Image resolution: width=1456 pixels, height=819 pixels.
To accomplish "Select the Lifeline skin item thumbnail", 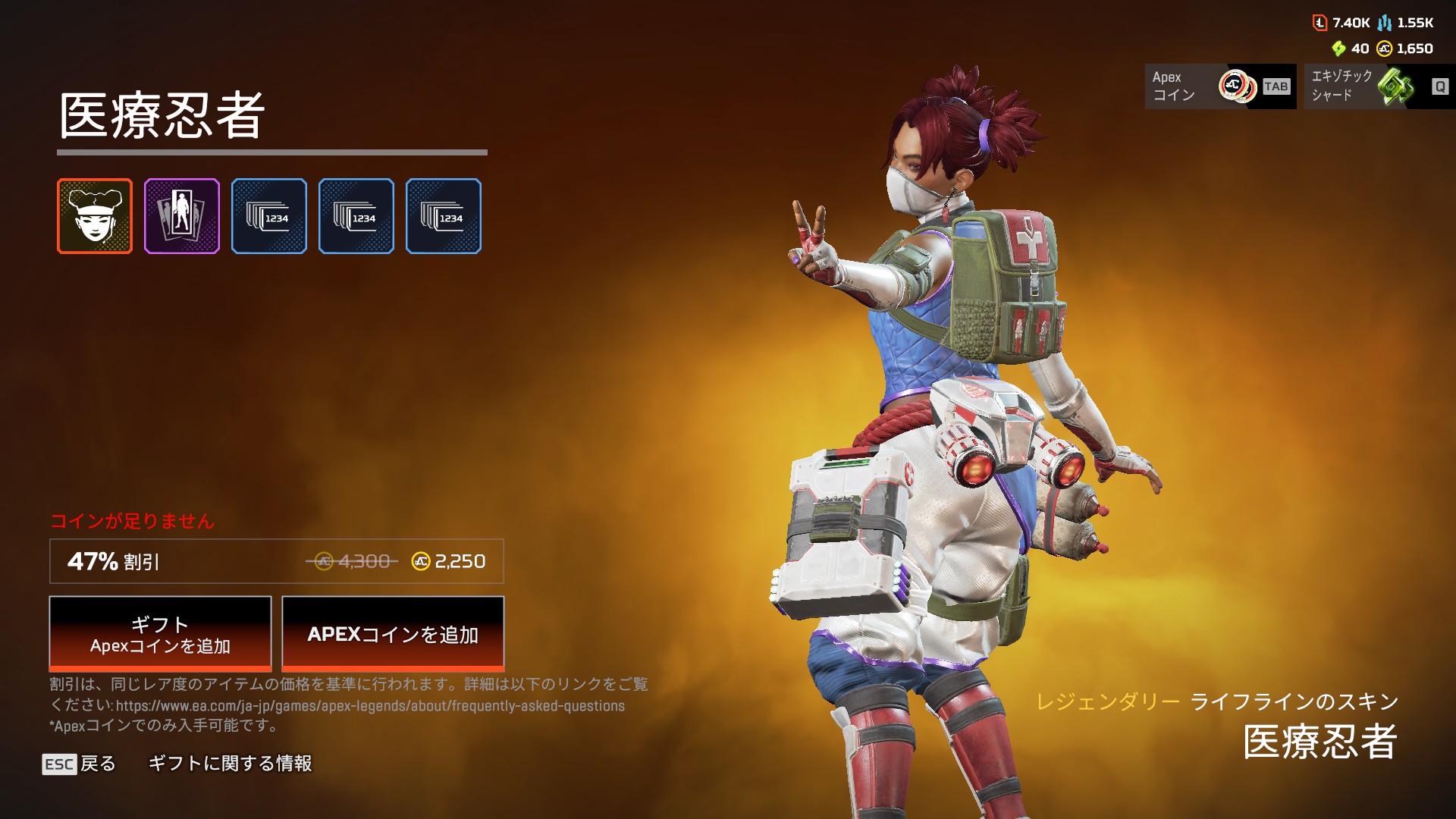I will coord(95,216).
